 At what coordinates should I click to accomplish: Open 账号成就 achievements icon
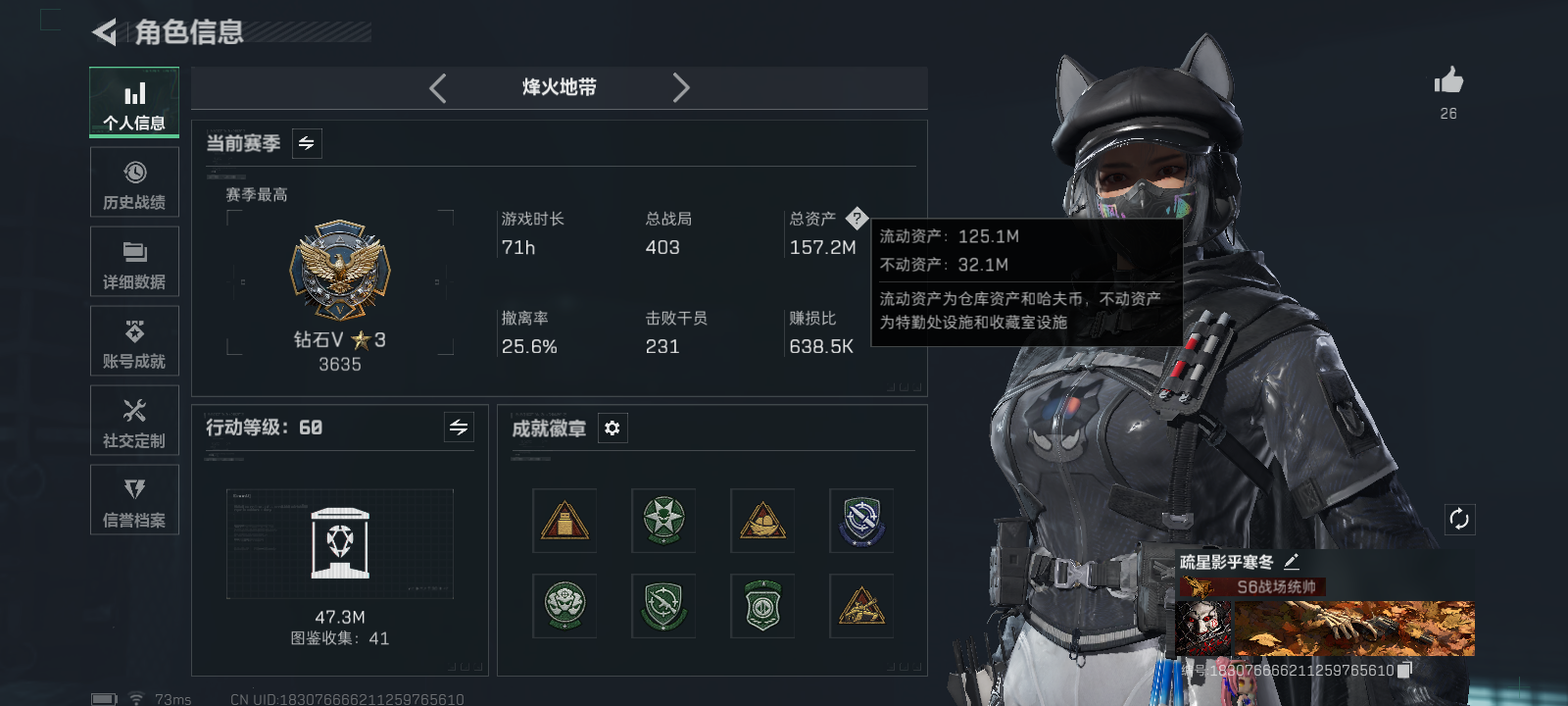pyautogui.click(x=134, y=340)
